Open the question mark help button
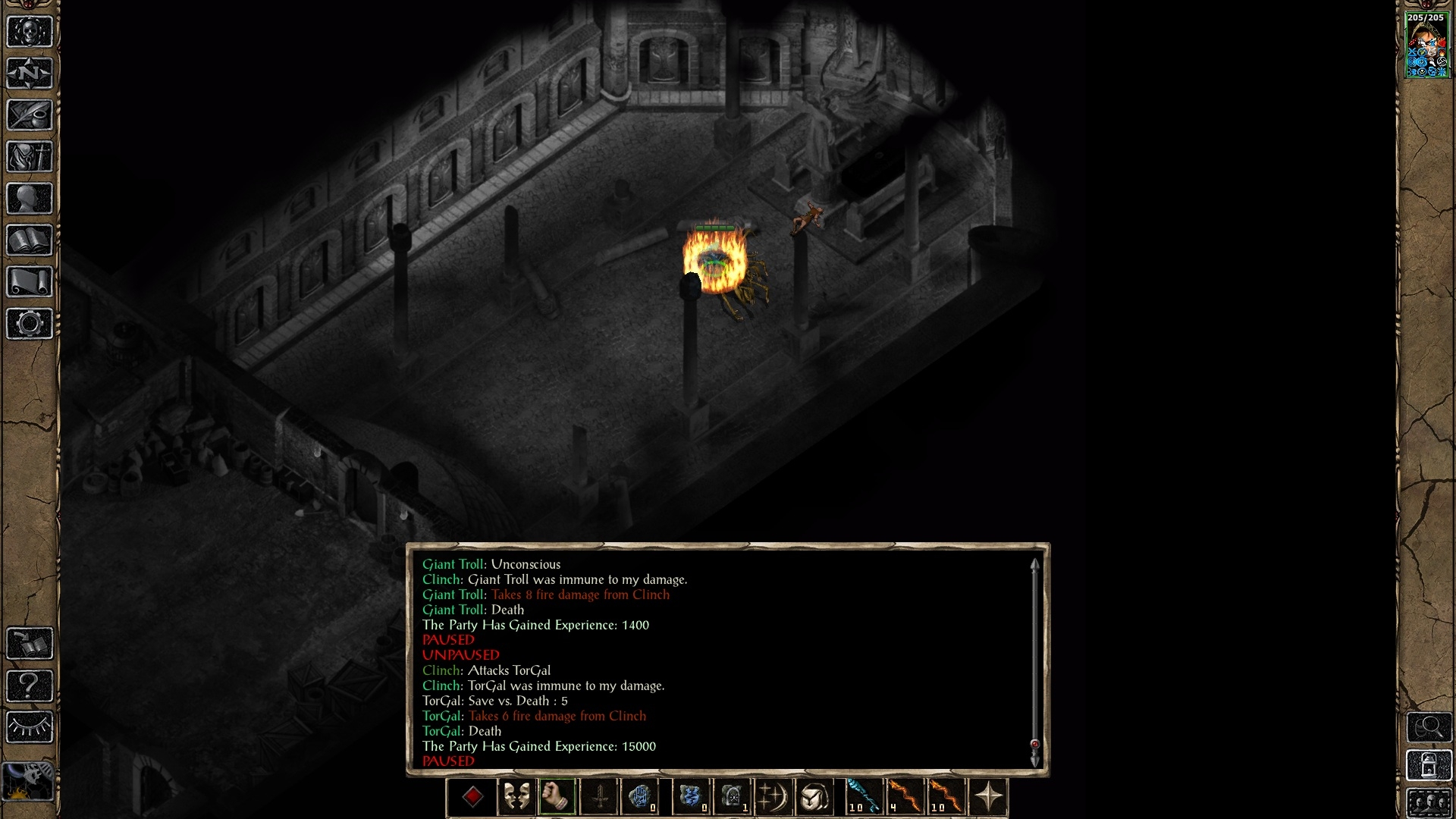1456x819 pixels. click(x=30, y=686)
